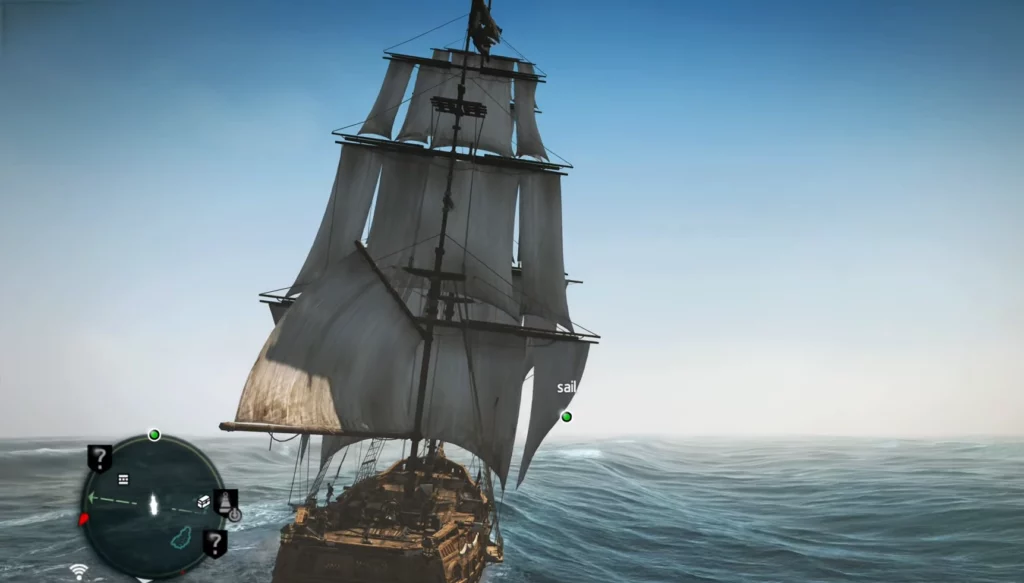Viewport: 1024px width, 583px height.
Task: Select the treasure chest marker on the minimap
Action: tap(203, 501)
